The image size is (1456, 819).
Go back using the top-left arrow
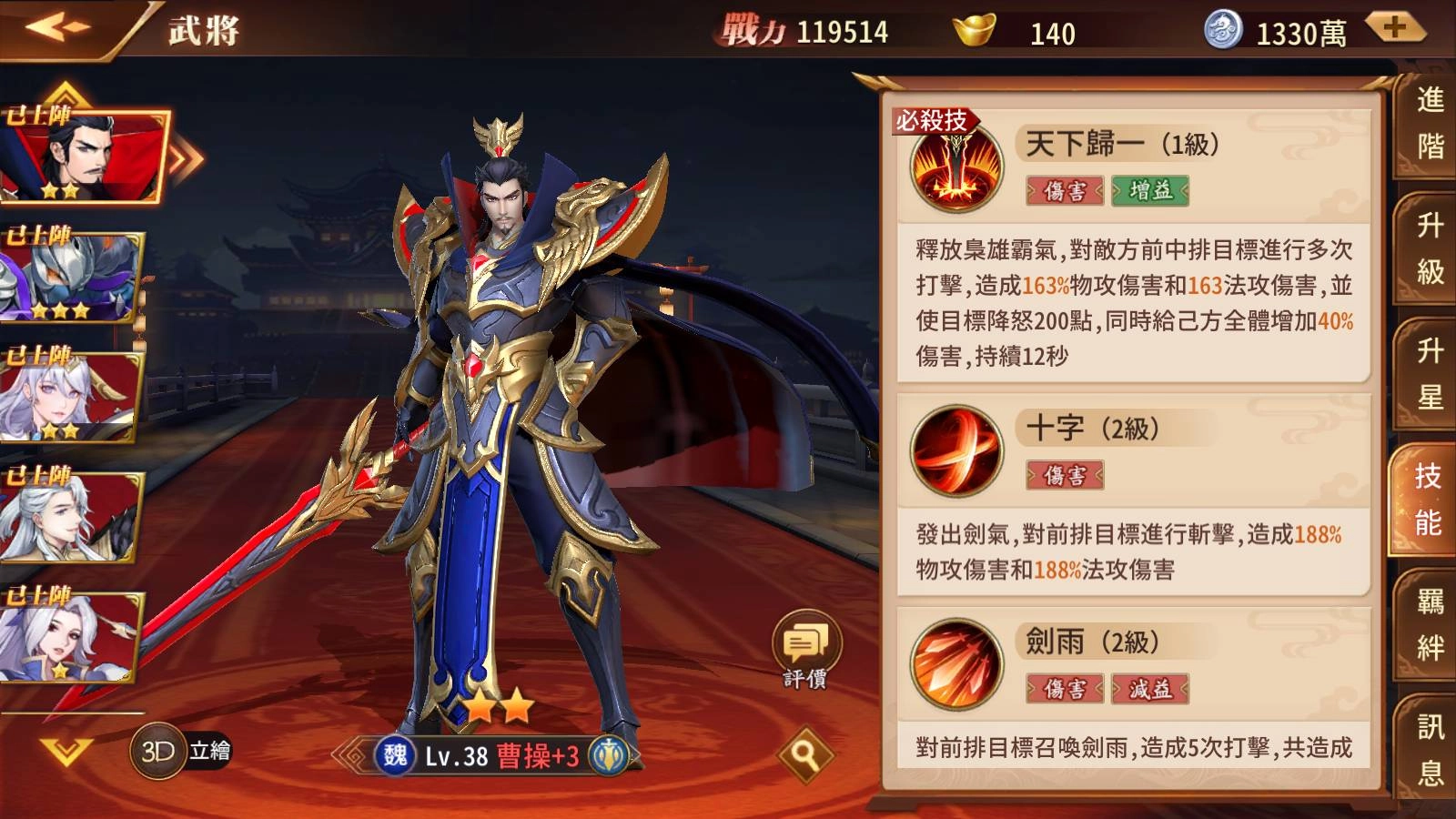pyautogui.click(x=56, y=27)
